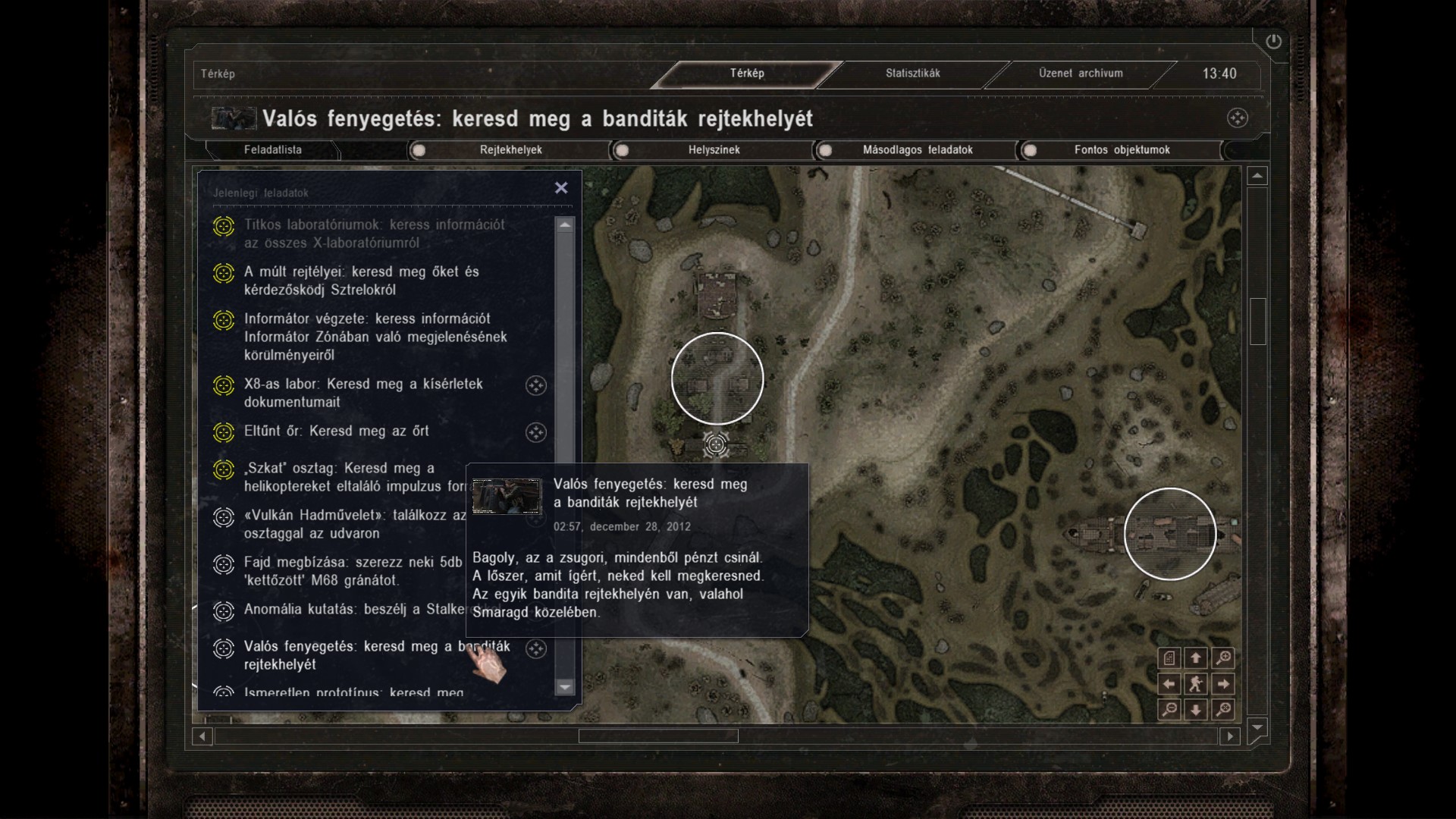Show the Eltűnt őr task target on map
Image resolution: width=1456 pixels, height=819 pixels.
pyautogui.click(x=536, y=432)
